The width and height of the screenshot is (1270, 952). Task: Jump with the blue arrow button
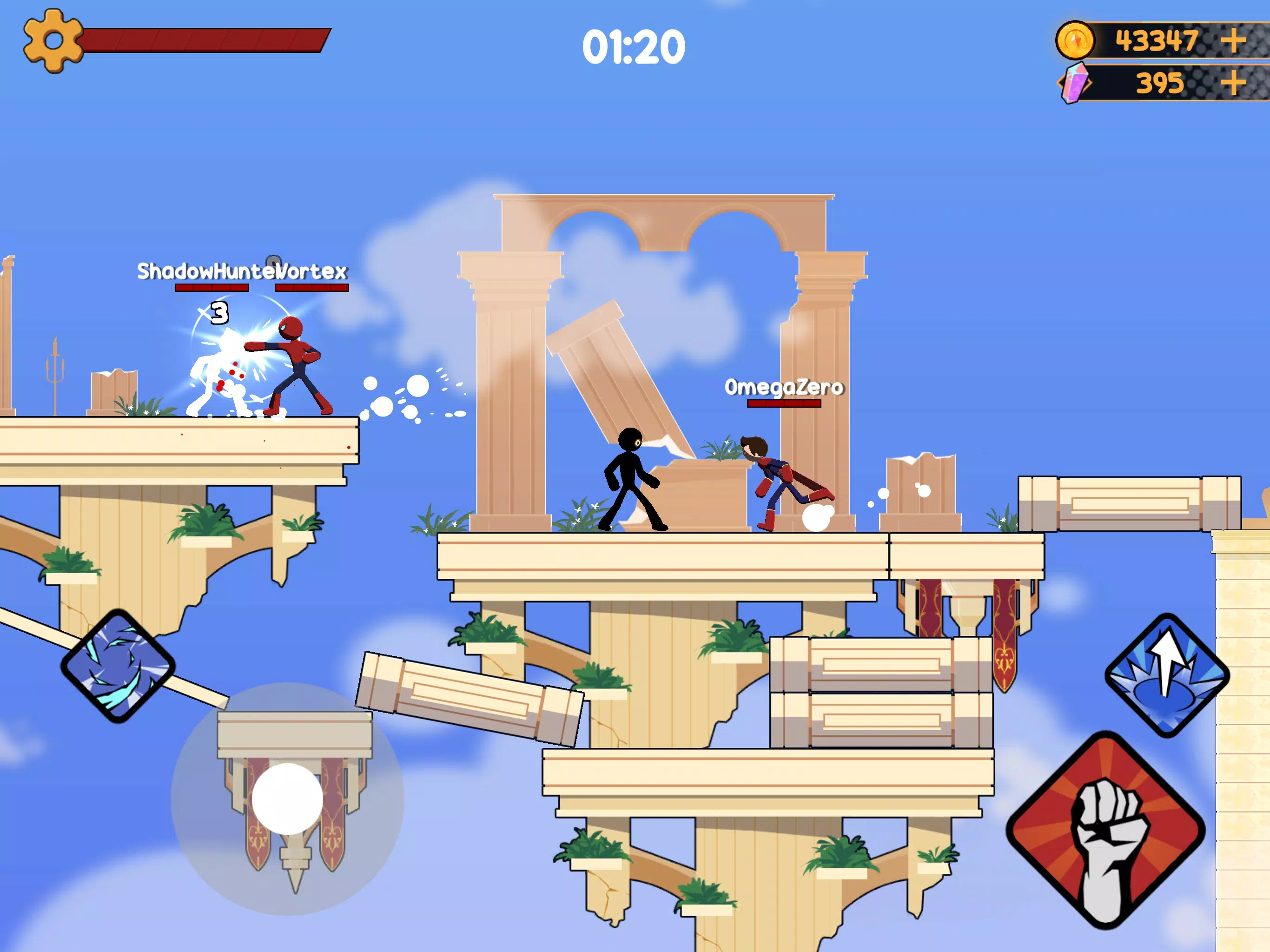pos(1167,675)
